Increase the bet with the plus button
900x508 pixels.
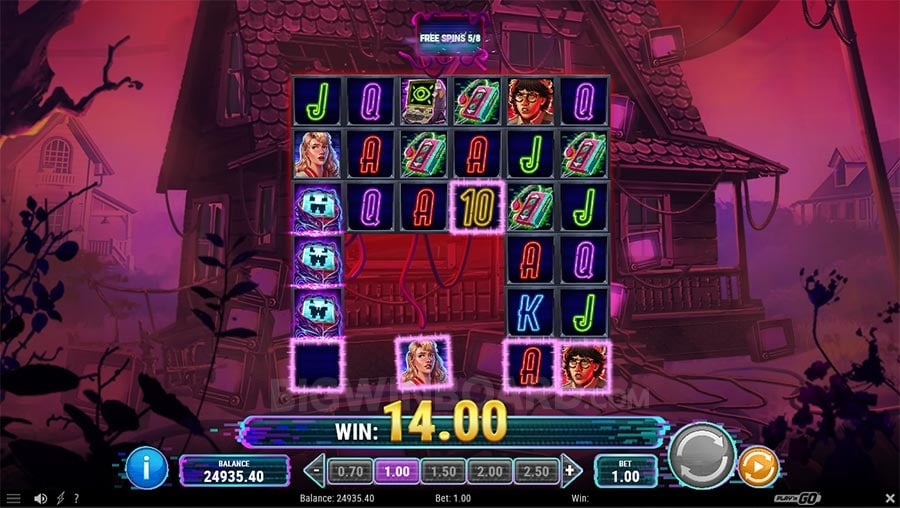[571, 469]
